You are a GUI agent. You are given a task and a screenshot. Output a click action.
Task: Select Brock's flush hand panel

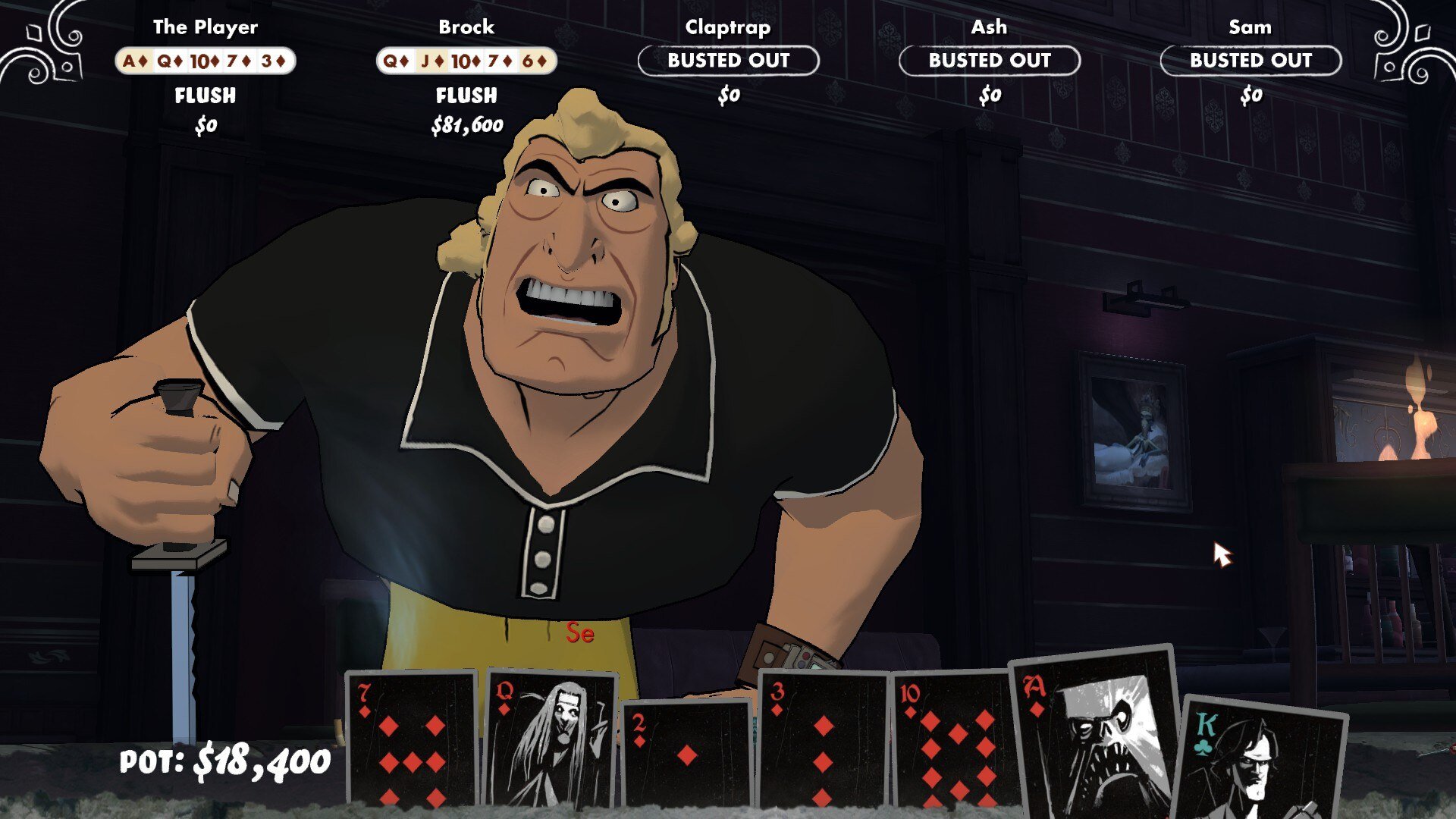tap(466, 61)
